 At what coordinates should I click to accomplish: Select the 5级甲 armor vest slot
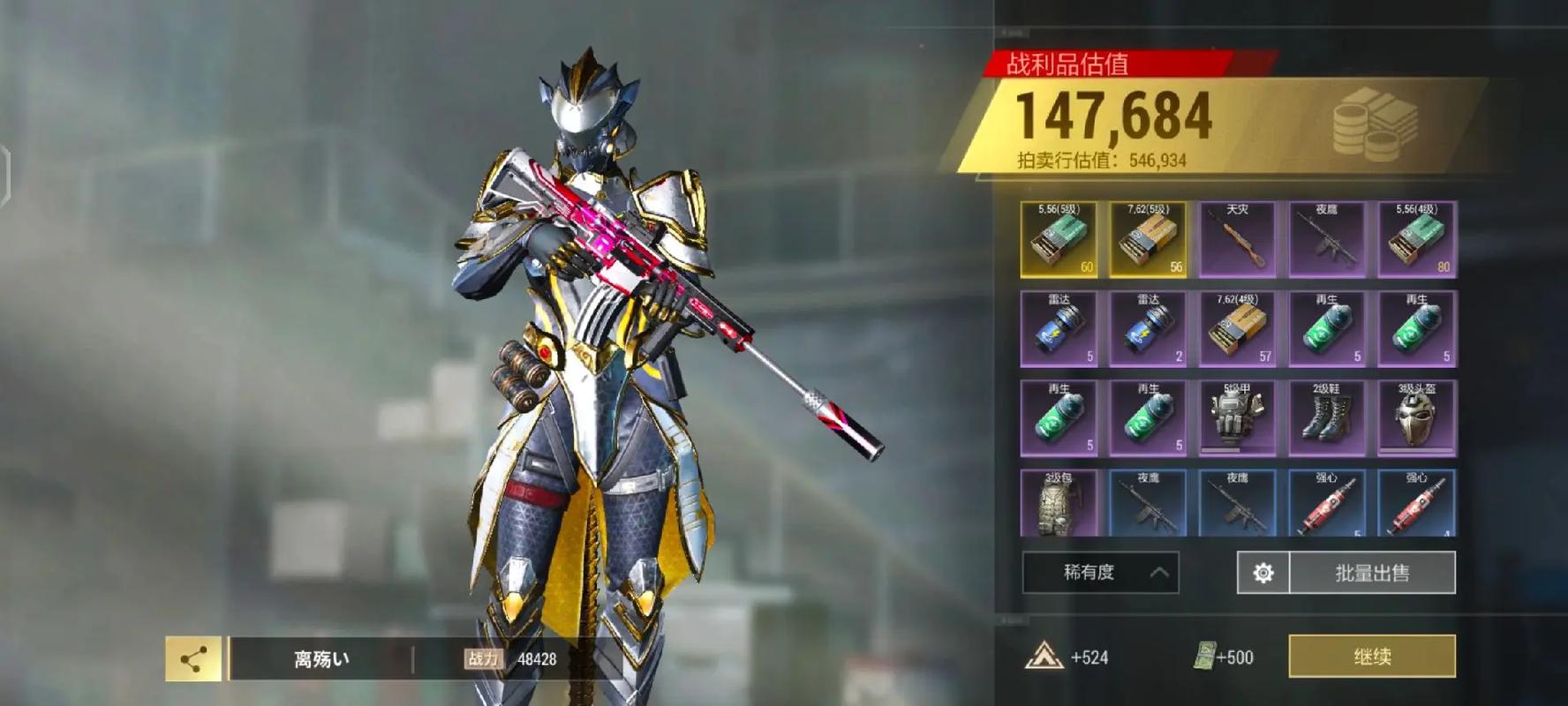(x=1237, y=418)
